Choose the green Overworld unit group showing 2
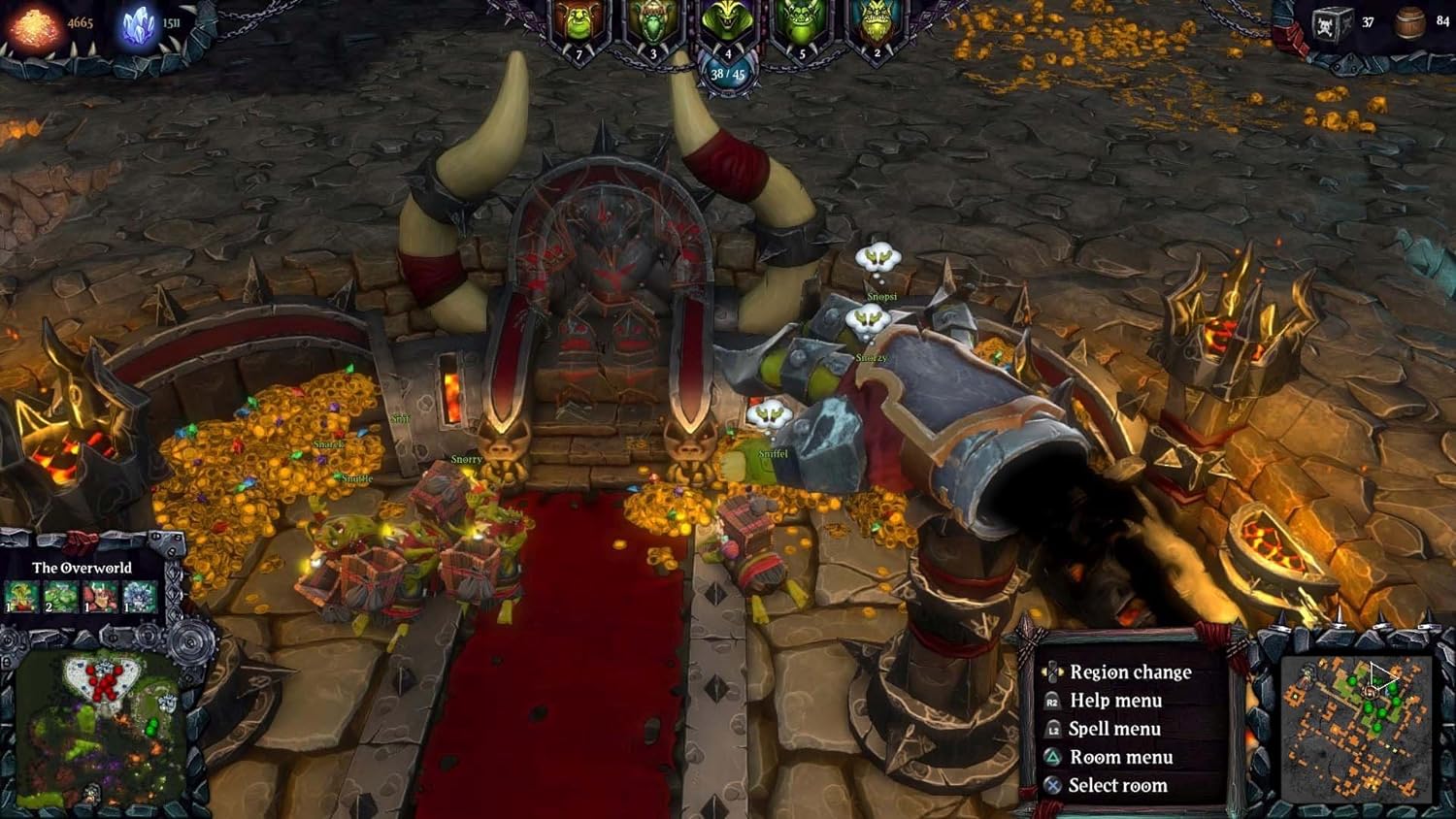 60,596
